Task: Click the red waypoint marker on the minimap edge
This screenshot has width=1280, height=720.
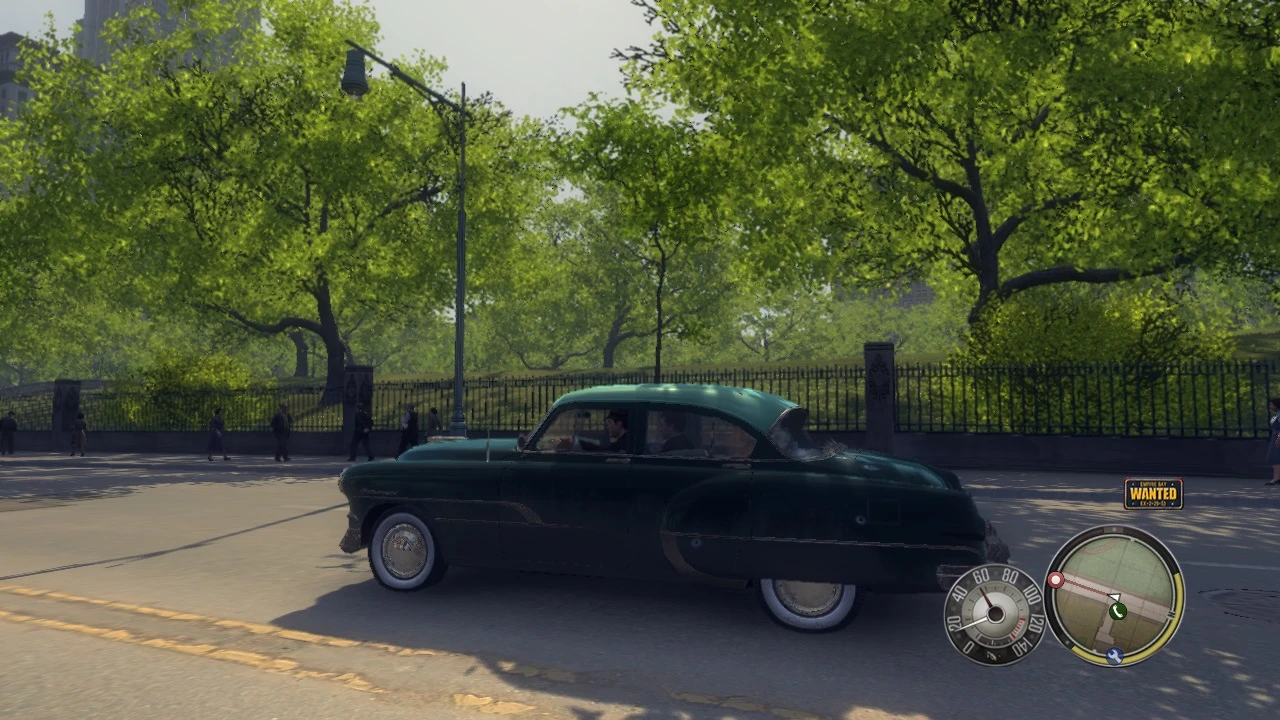Action: pyautogui.click(x=1056, y=580)
